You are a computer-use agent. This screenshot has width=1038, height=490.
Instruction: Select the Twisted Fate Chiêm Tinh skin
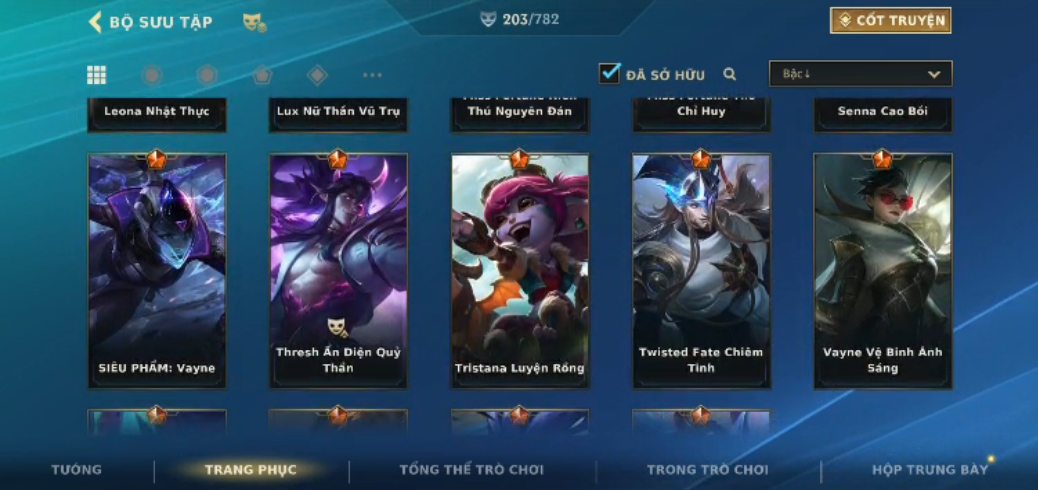pos(701,270)
